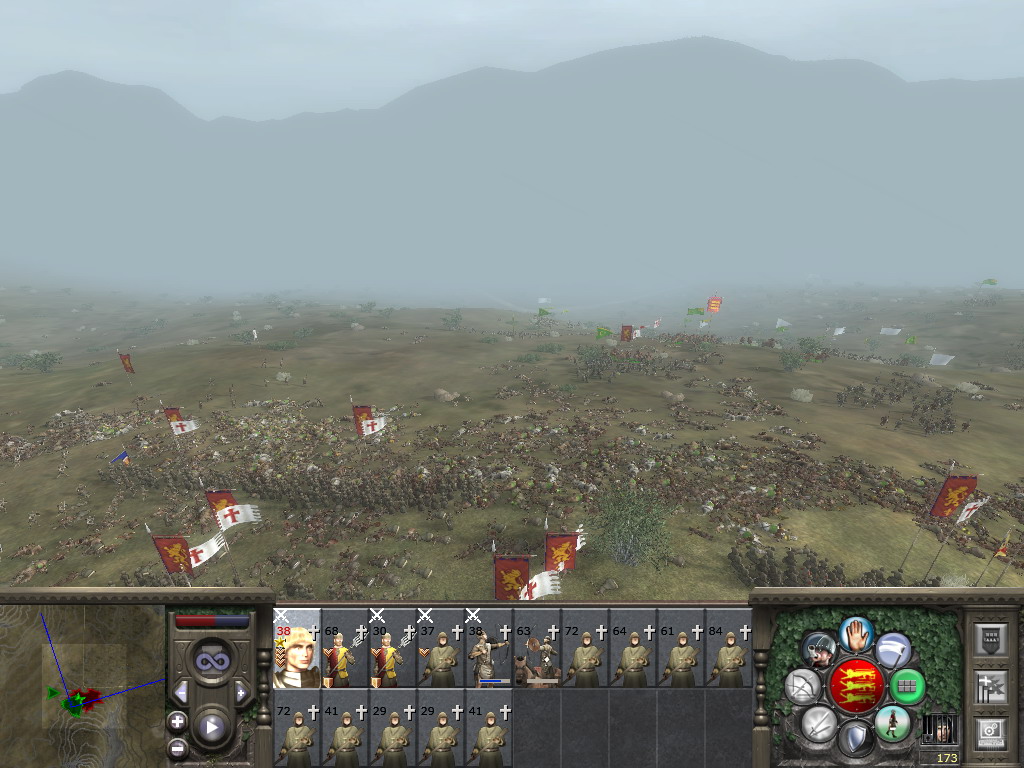The image size is (1024, 768).
Task: Toggle run mode walking soldier icon
Action: point(893,722)
